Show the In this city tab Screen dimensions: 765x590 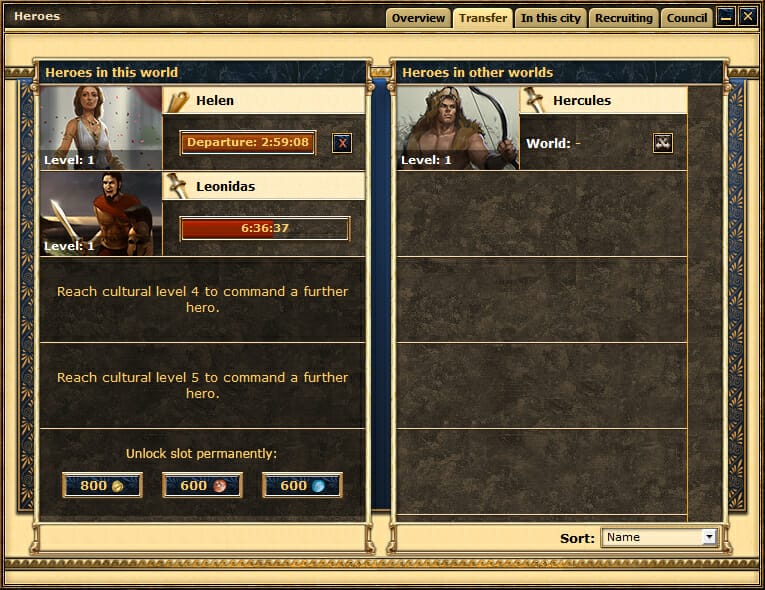coord(550,18)
